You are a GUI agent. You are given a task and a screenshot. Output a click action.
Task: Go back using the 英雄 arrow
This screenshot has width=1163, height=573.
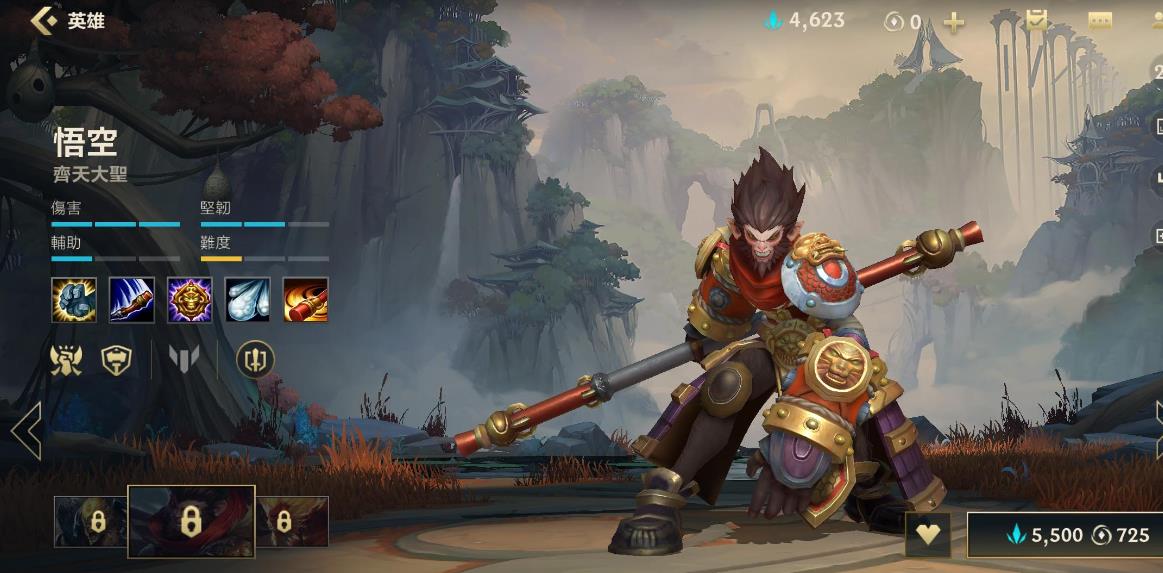[44, 21]
